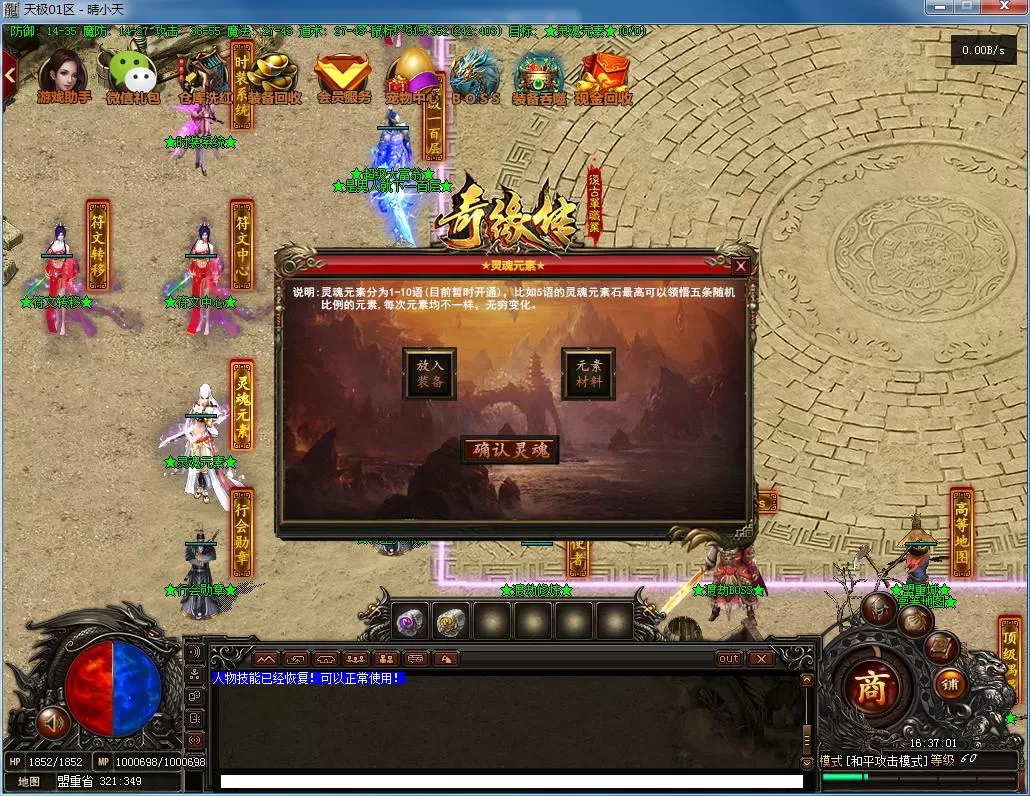Open the 游戏助手 game assistant icon
This screenshot has width=1030, height=796.
point(63,76)
